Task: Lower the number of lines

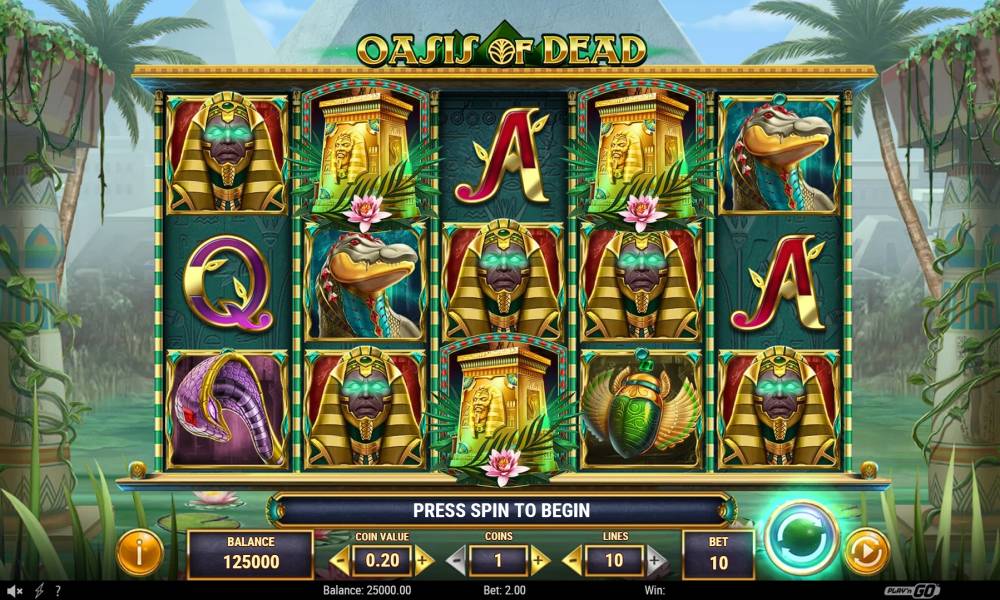Action: point(574,560)
